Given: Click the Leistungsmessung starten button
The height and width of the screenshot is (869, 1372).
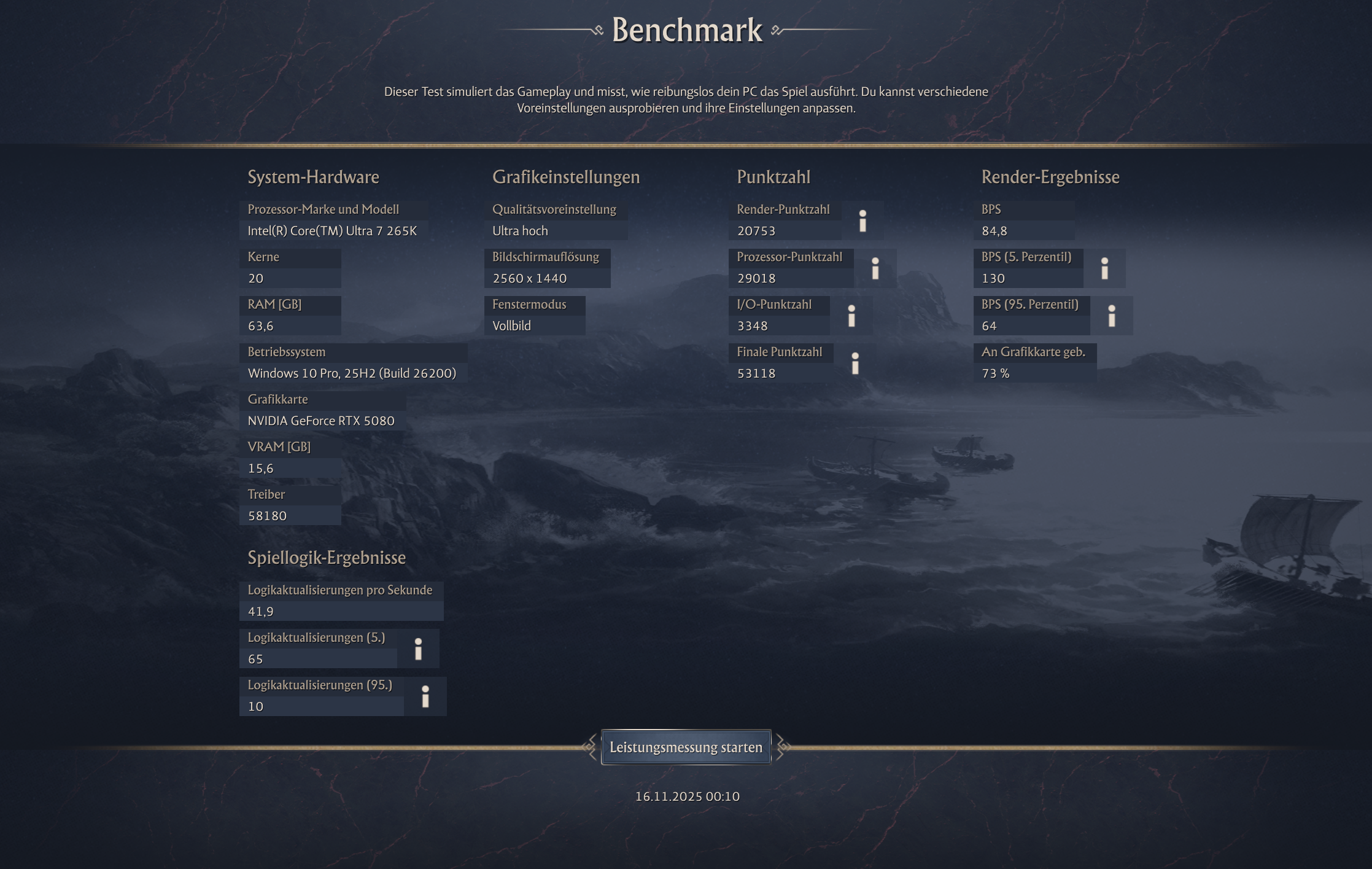Looking at the screenshot, I should [x=686, y=747].
